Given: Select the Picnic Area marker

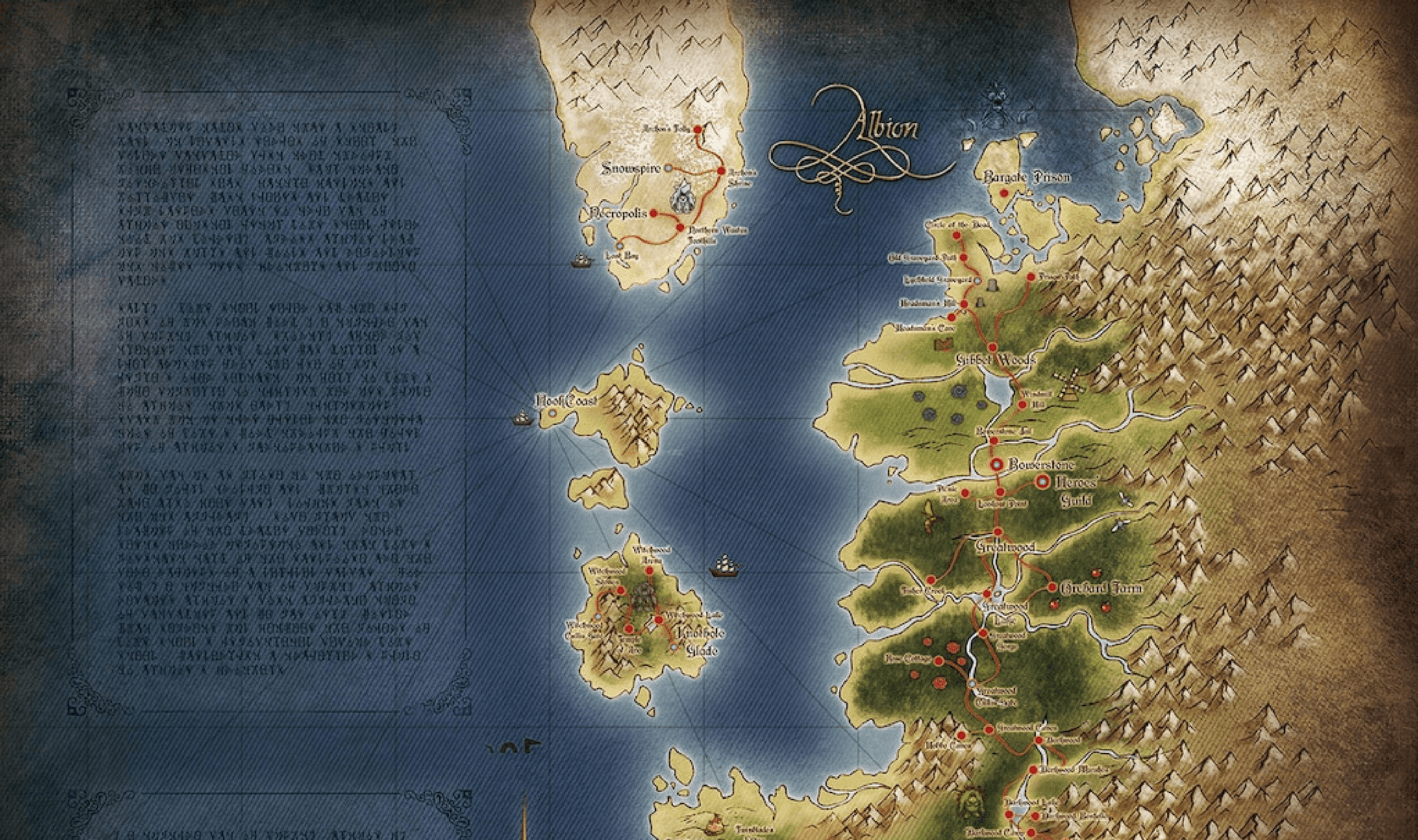Looking at the screenshot, I should pyautogui.click(x=965, y=493).
